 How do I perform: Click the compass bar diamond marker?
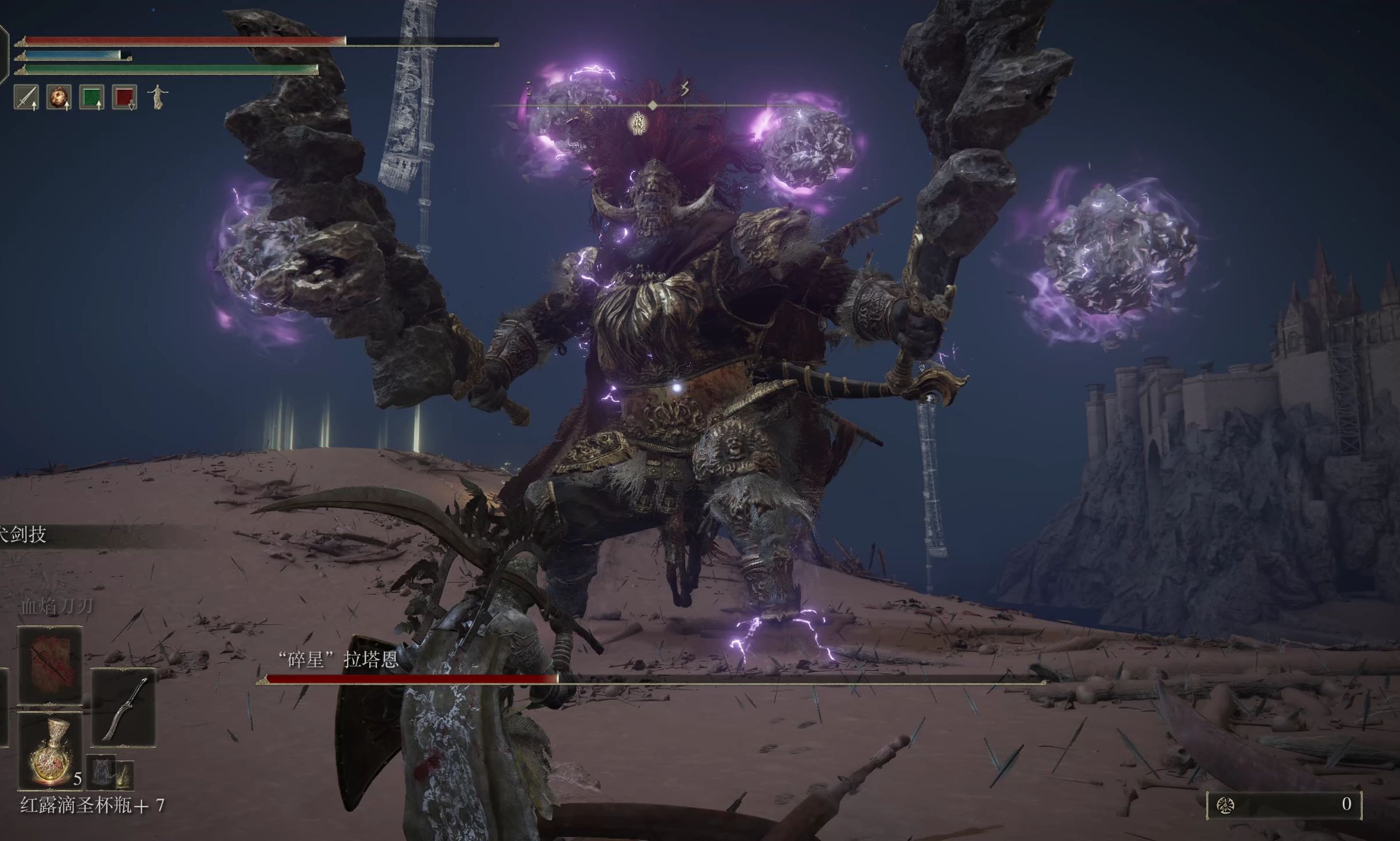tap(653, 105)
